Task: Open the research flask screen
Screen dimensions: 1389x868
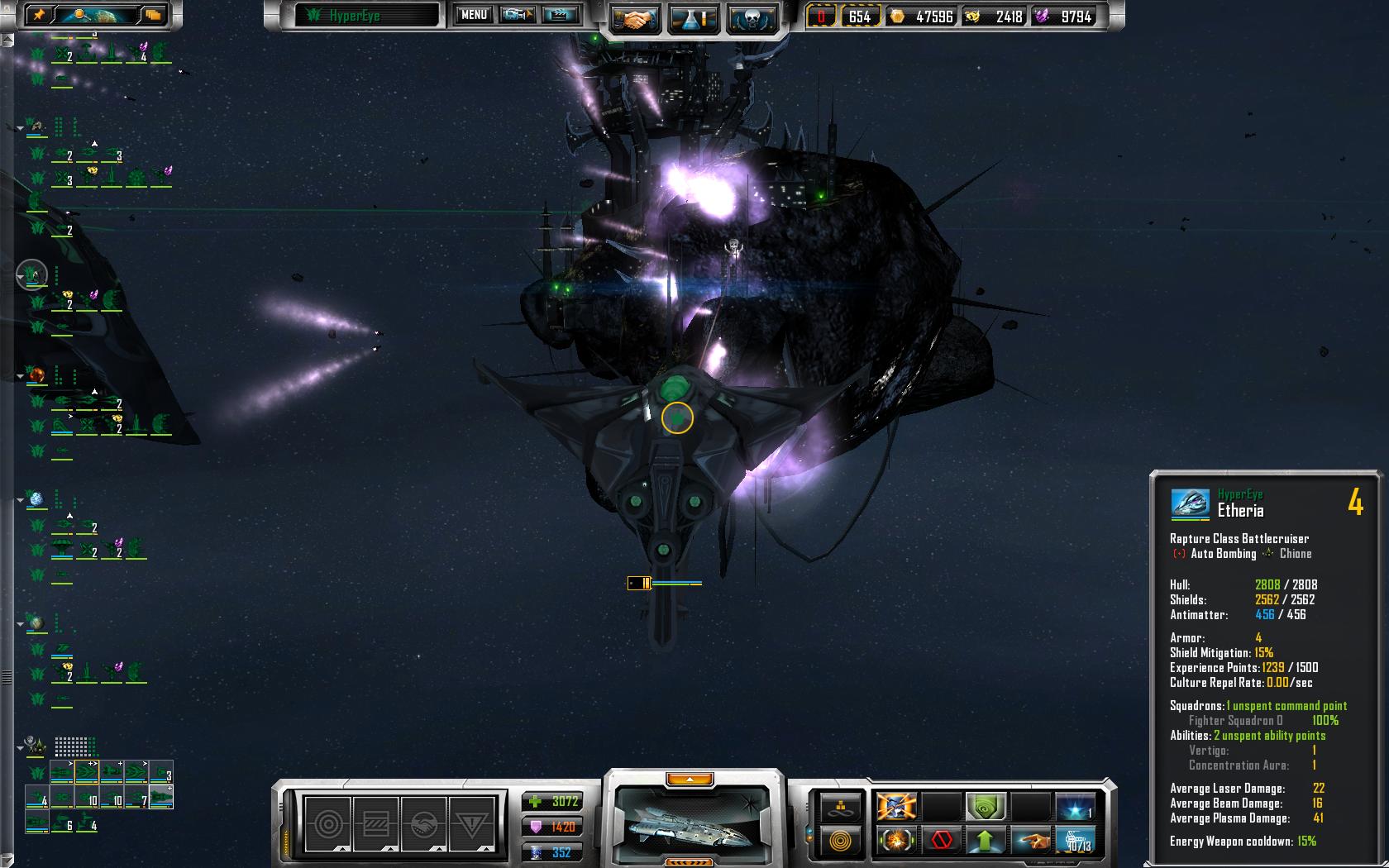Action: point(693,18)
